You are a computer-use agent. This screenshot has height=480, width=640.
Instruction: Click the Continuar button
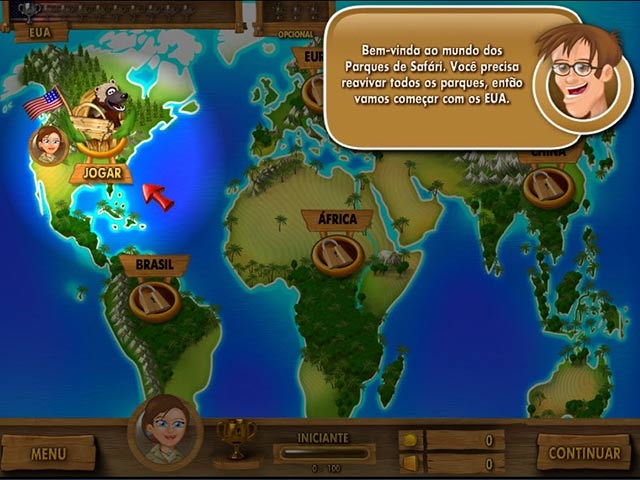coord(583,452)
